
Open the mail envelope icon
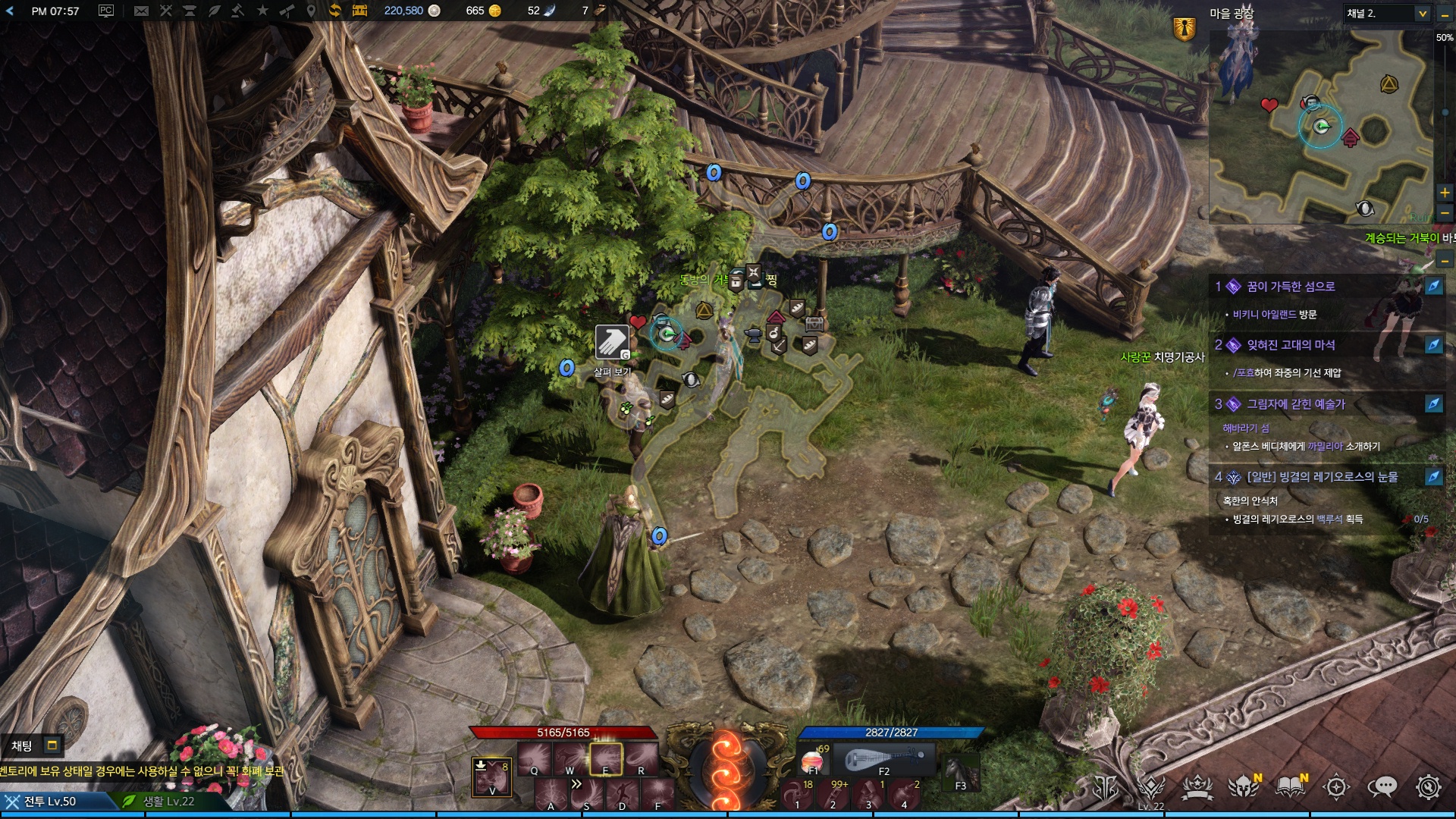(141, 11)
